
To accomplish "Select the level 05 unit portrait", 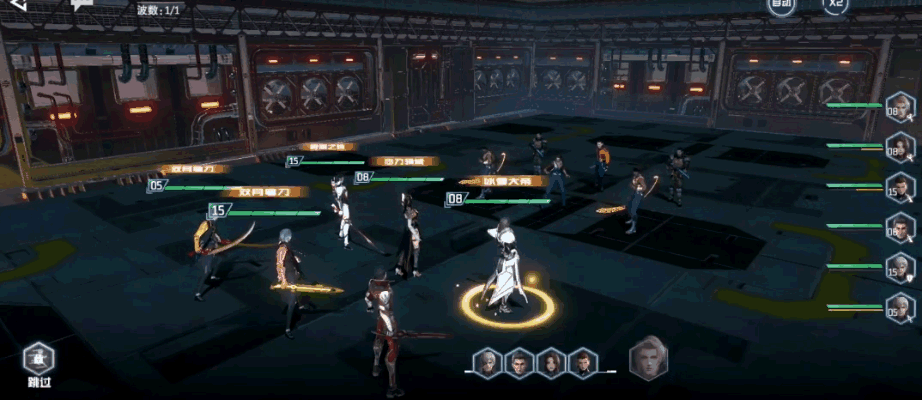I will (x=900, y=309).
